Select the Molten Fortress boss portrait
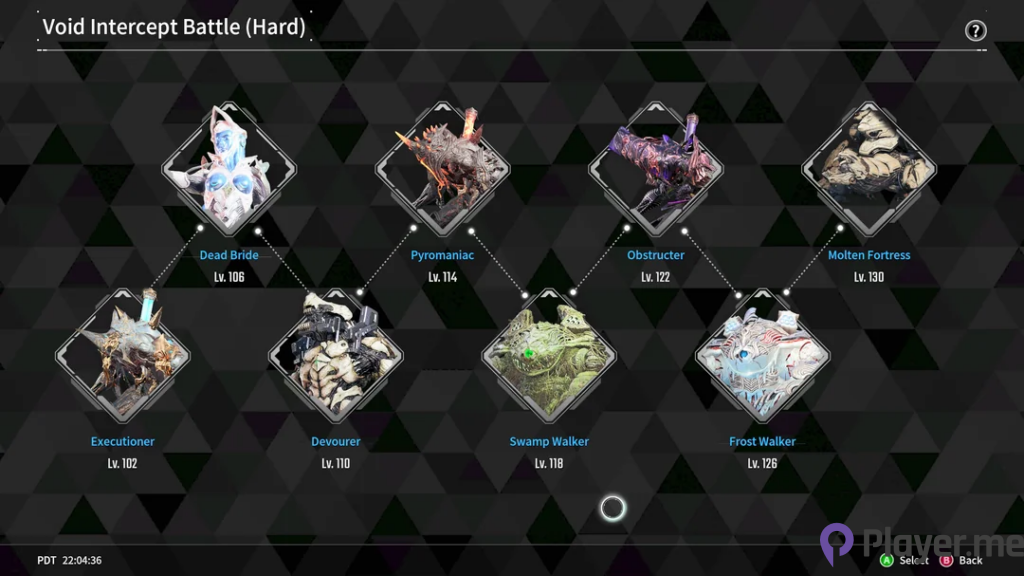This screenshot has height=576, width=1024. 869,168
